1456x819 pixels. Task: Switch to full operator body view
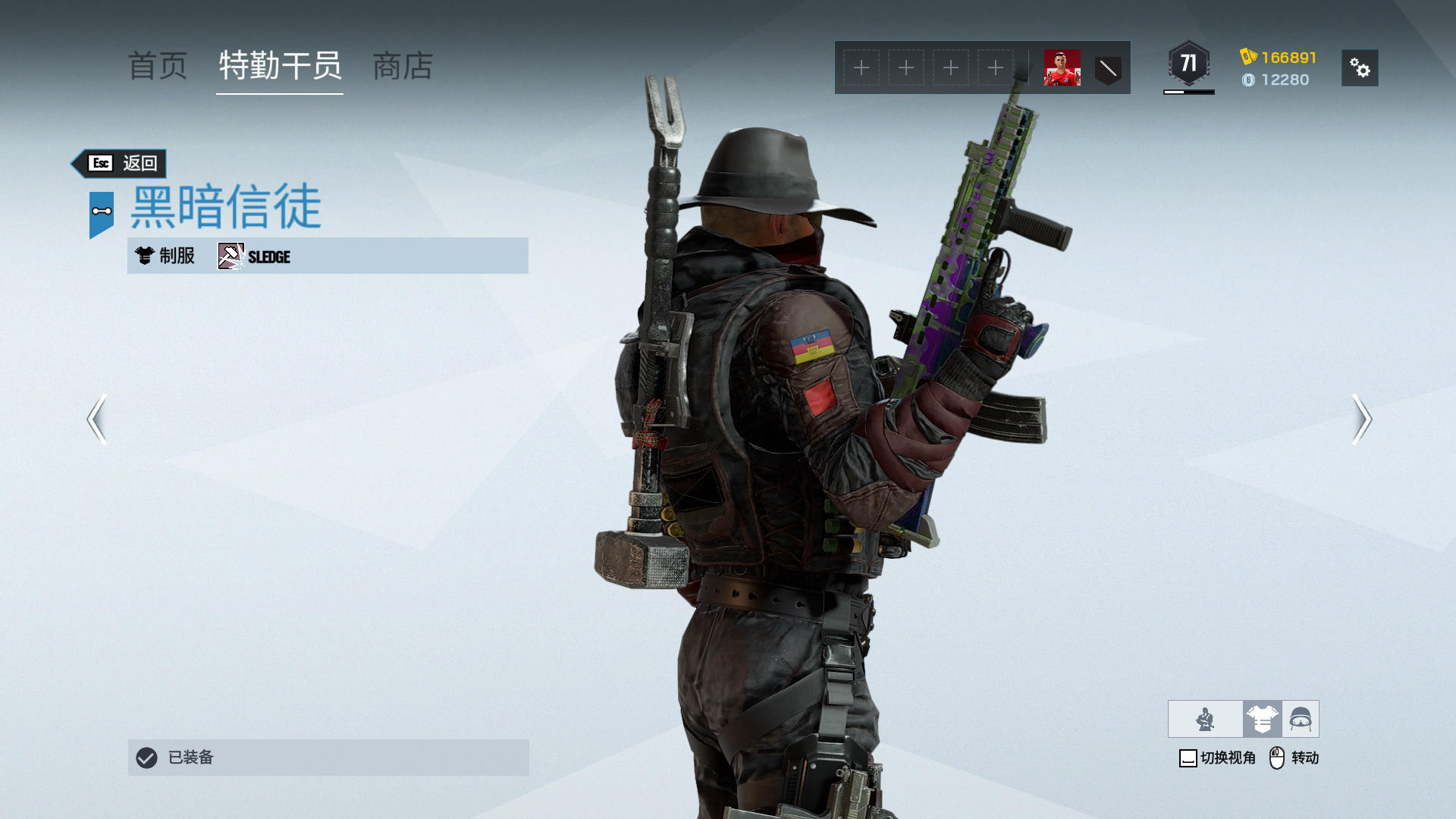click(x=1205, y=719)
